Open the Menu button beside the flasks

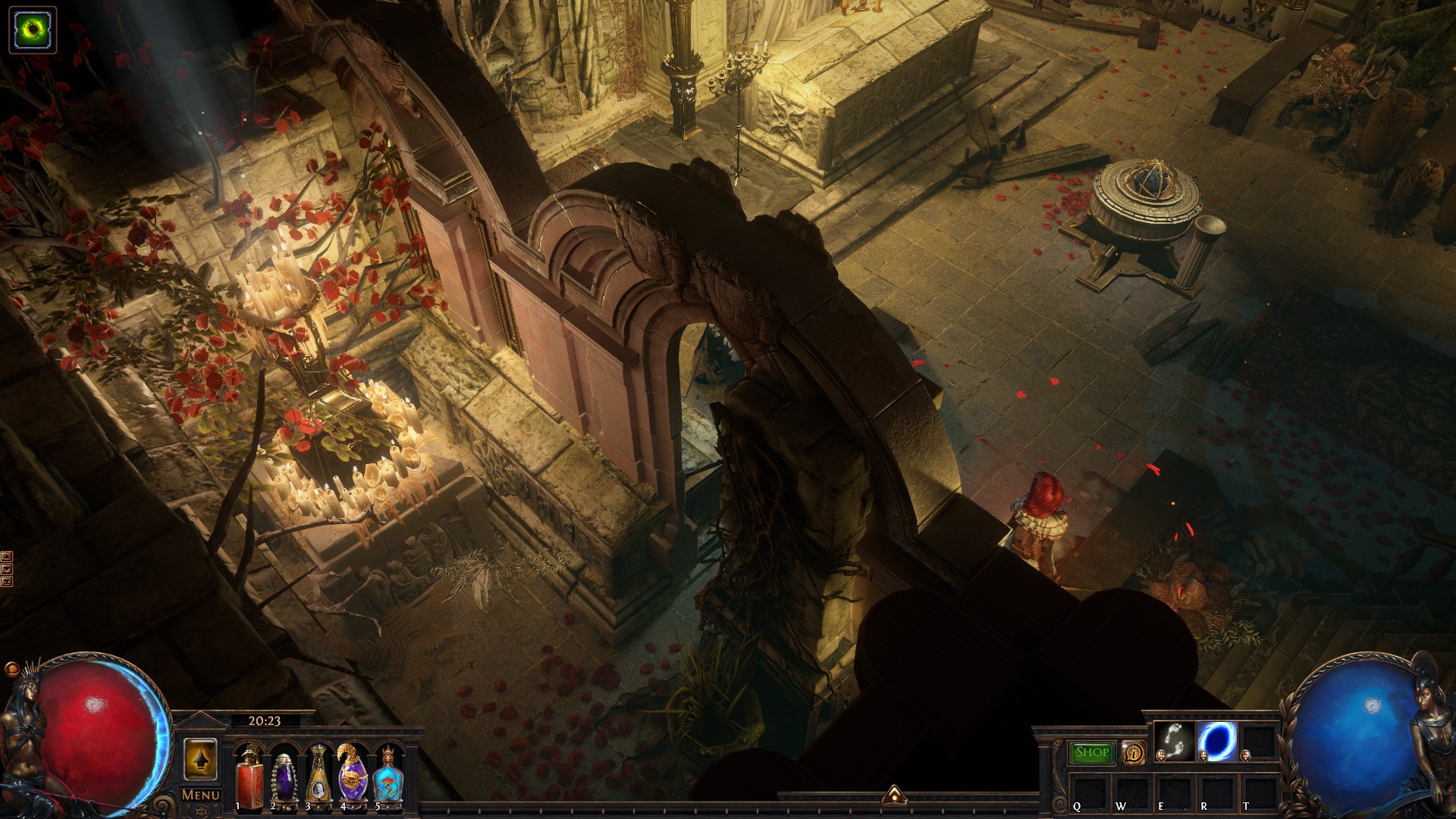pyautogui.click(x=201, y=795)
